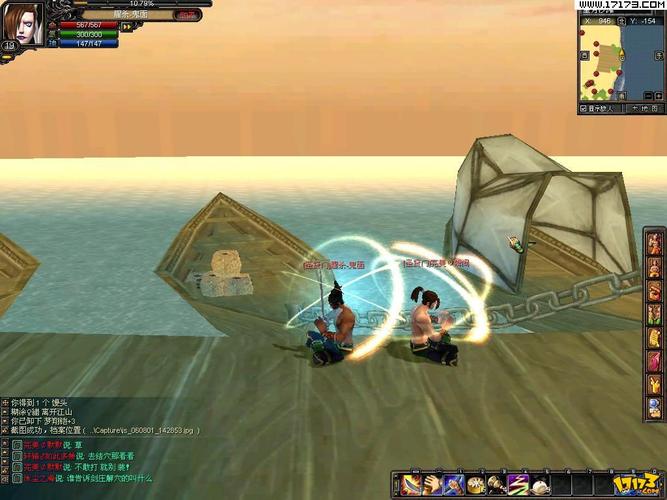Click the top icon in the right sidebar
This screenshot has width=667, height=500.
pos(656,243)
